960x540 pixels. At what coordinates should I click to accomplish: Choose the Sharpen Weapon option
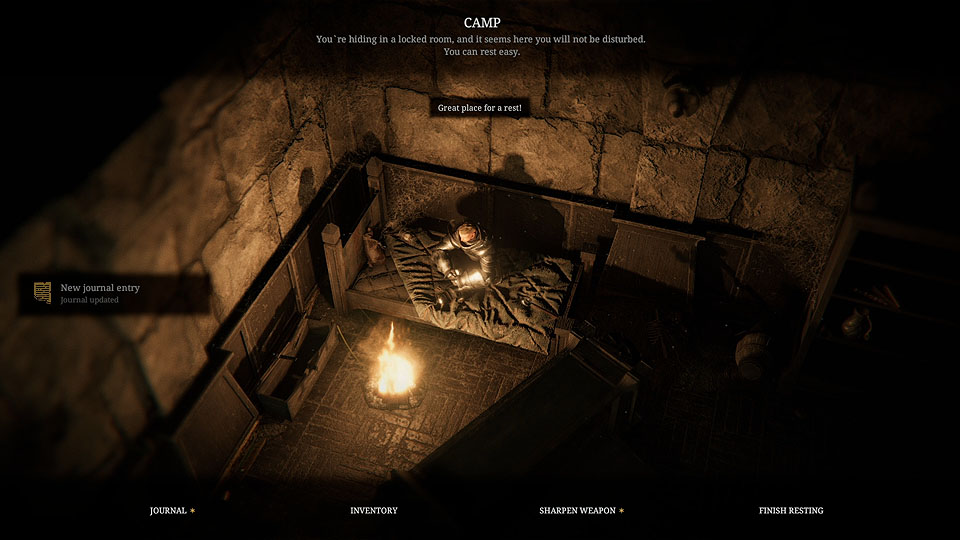point(577,511)
